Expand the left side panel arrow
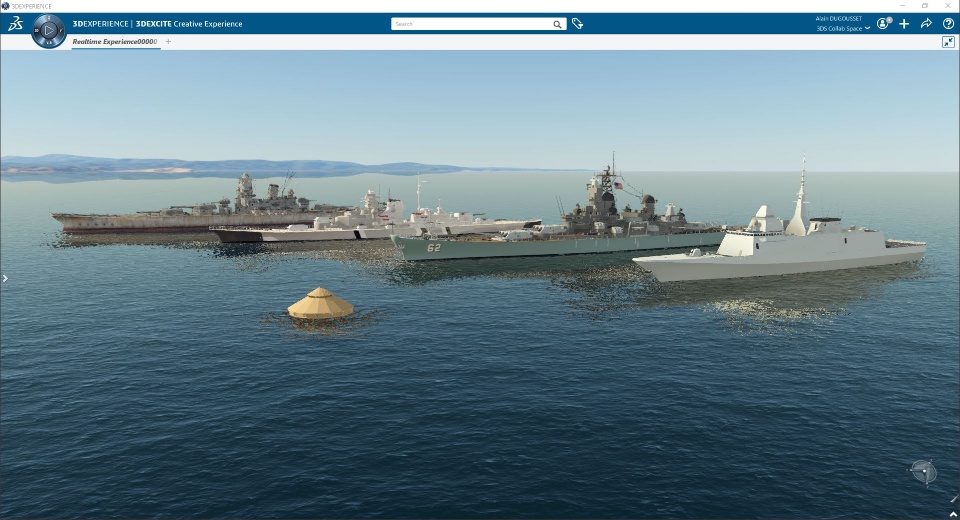This screenshot has width=960, height=520. (x=5, y=278)
